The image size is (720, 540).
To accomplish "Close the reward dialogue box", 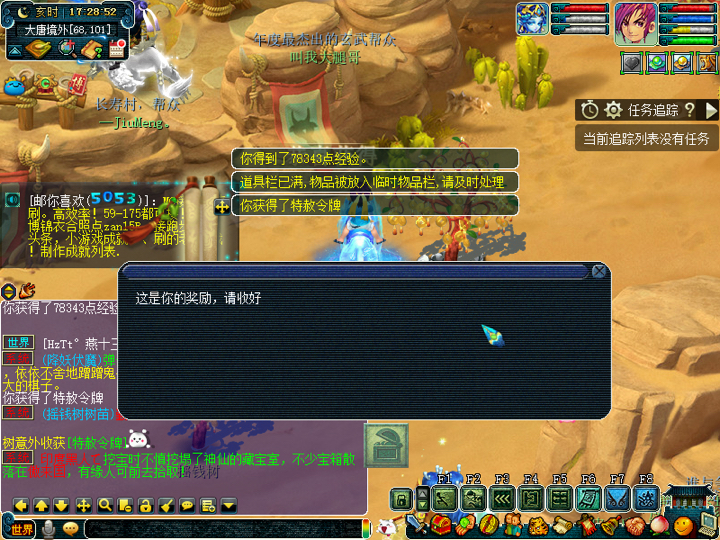I will 598,271.
